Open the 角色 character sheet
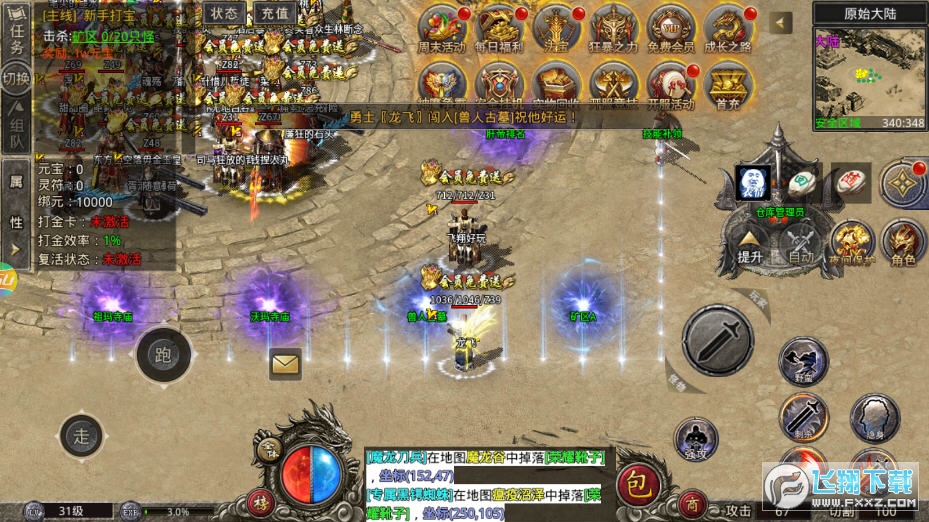This screenshot has height=522, width=929. point(903,243)
